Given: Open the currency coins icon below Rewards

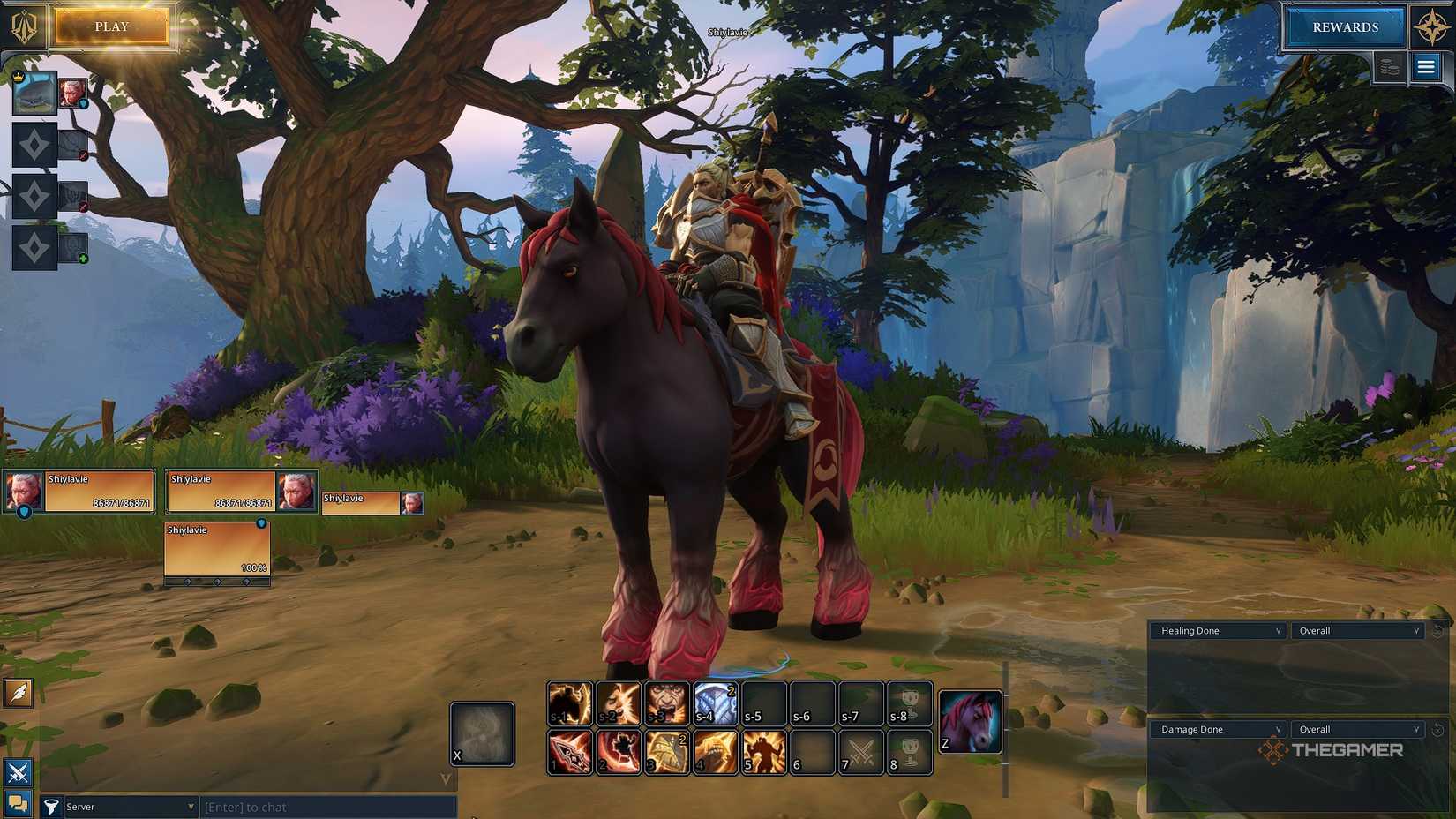Looking at the screenshot, I should 1389,66.
